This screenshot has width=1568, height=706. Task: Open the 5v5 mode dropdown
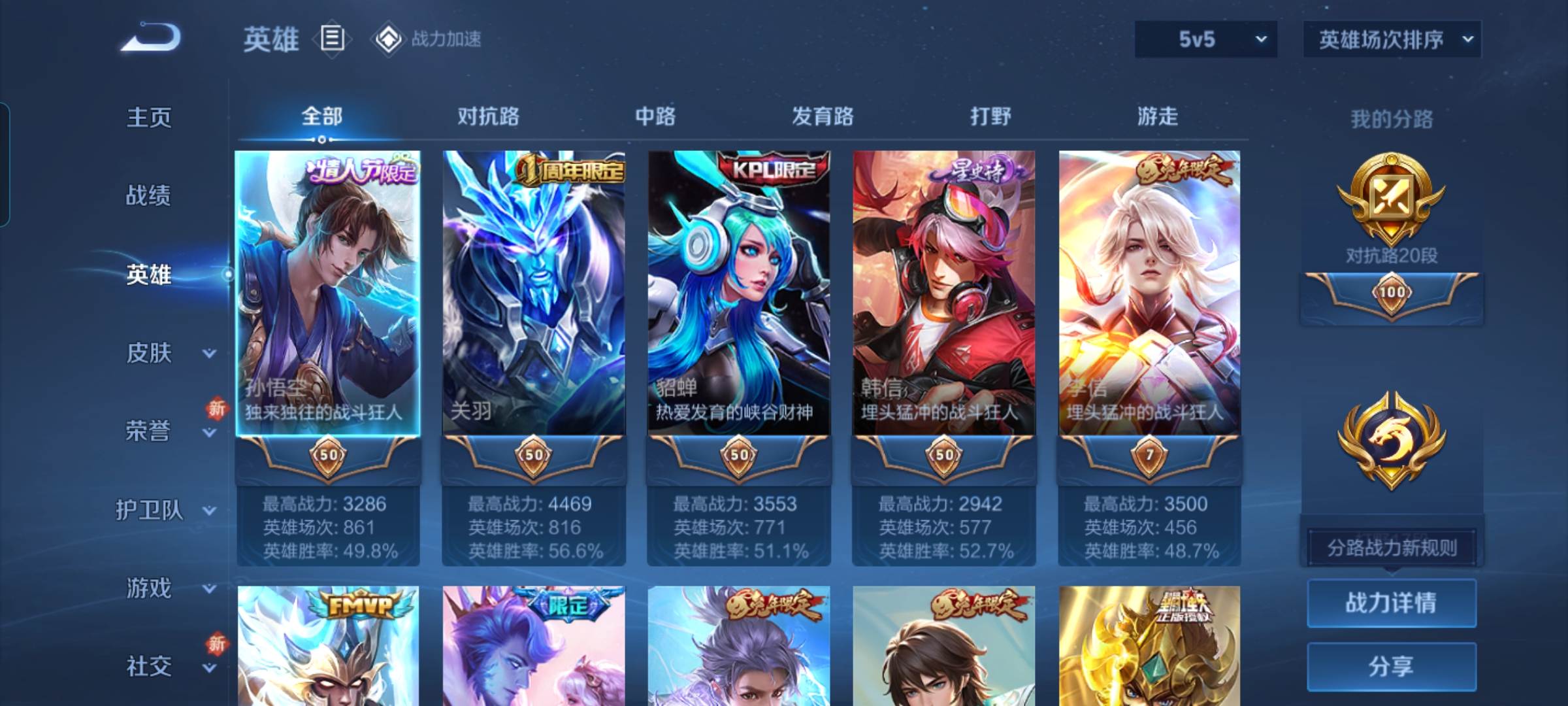point(1205,39)
